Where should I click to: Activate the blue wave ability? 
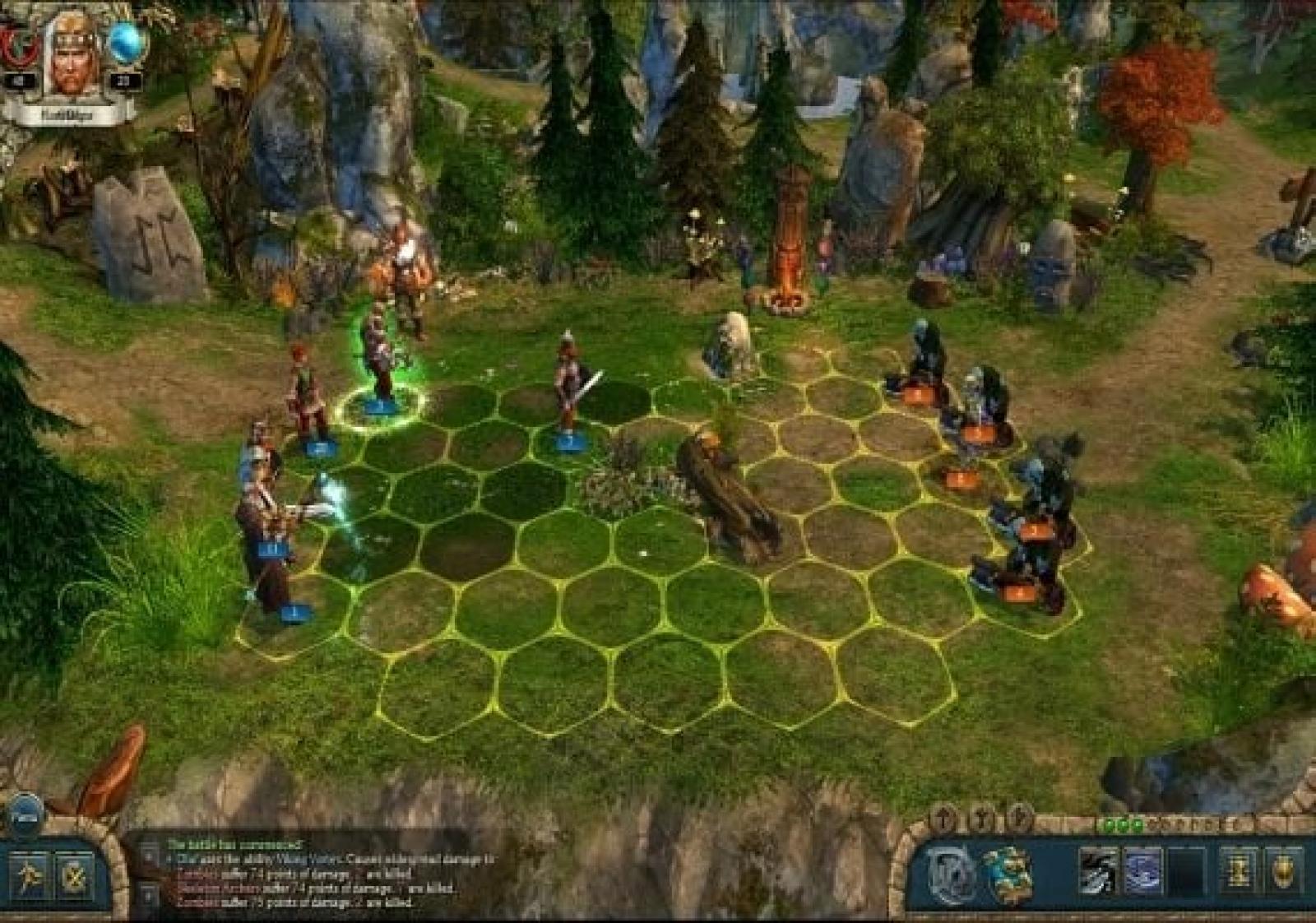click(1143, 872)
